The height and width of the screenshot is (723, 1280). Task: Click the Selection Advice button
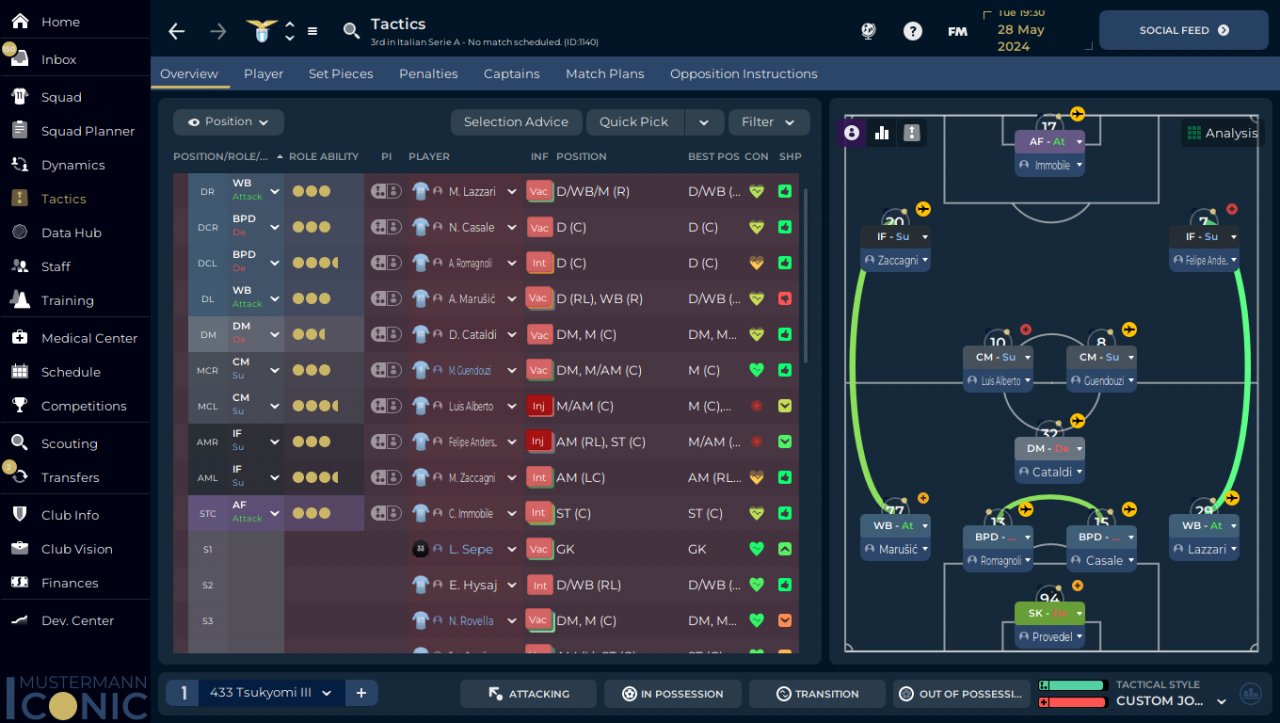pos(515,122)
